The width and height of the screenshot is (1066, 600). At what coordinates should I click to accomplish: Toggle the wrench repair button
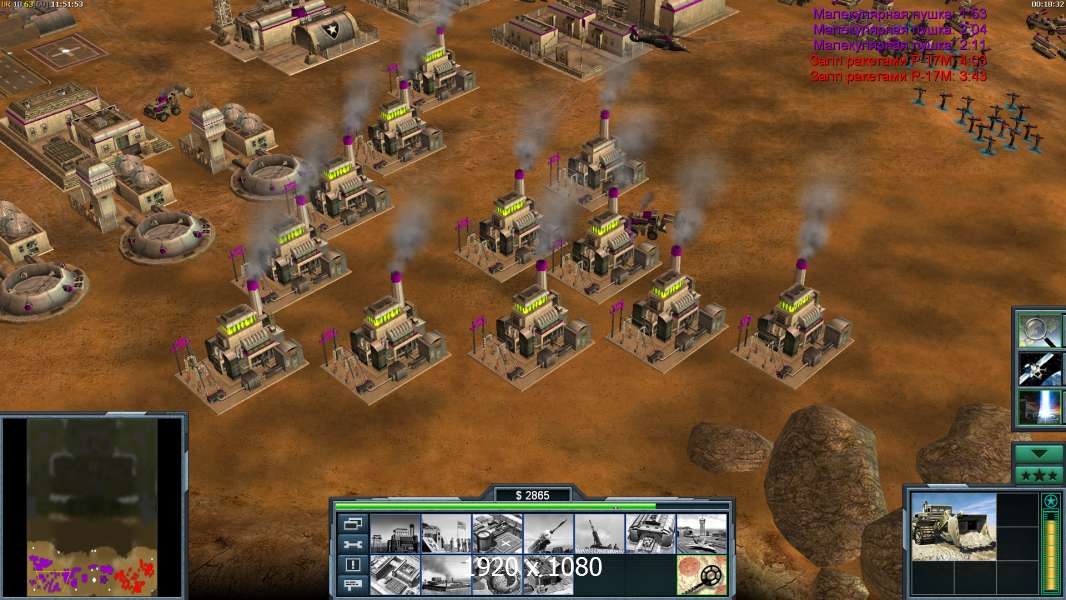352,544
